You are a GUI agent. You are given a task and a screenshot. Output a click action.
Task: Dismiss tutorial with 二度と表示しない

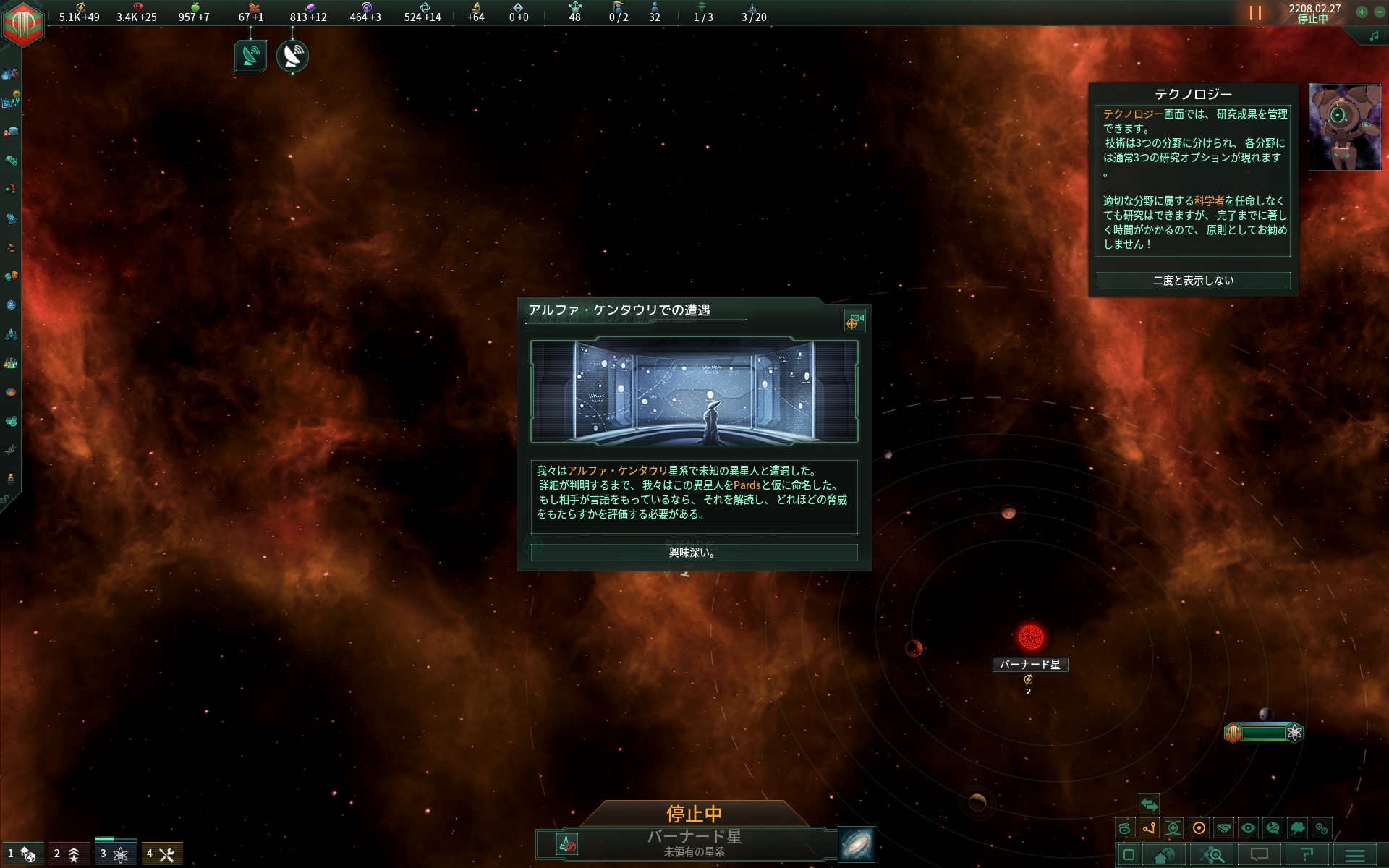1193,281
